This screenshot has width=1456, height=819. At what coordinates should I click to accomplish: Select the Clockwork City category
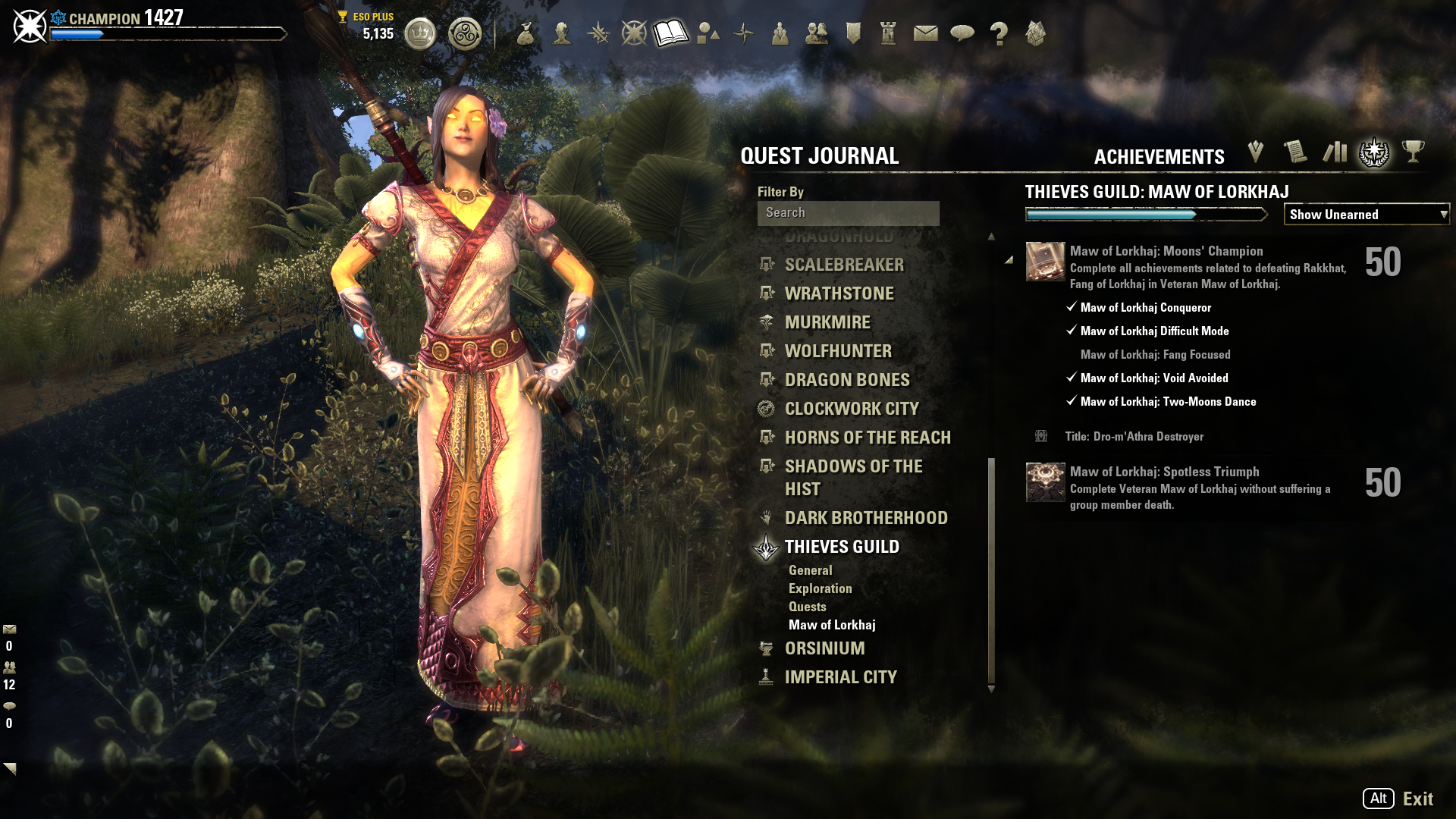[x=852, y=409]
